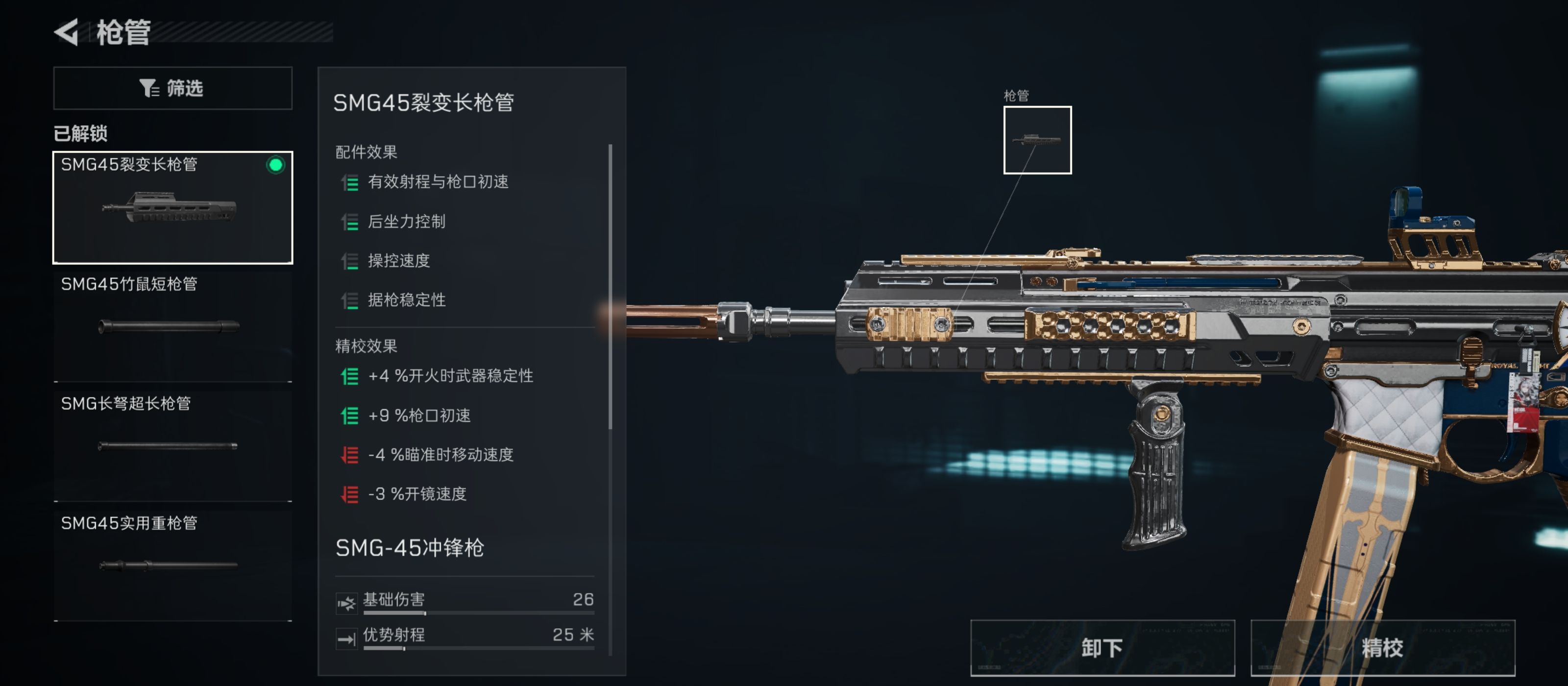Pick the SMG长弩超长枪管 barrel
This screenshot has width=1568, height=686.
tap(173, 445)
